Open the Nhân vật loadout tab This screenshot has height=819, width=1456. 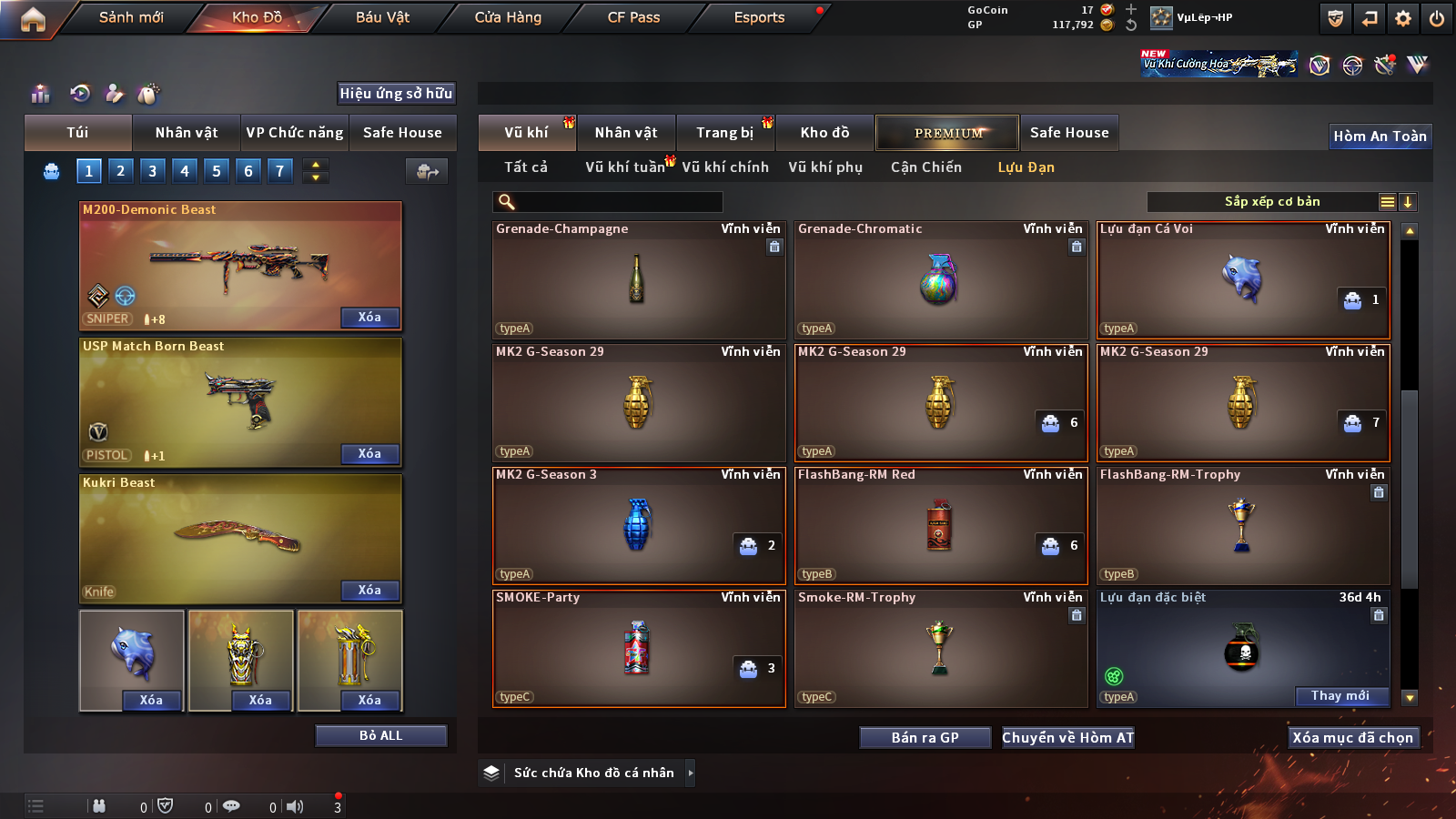click(x=187, y=133)
